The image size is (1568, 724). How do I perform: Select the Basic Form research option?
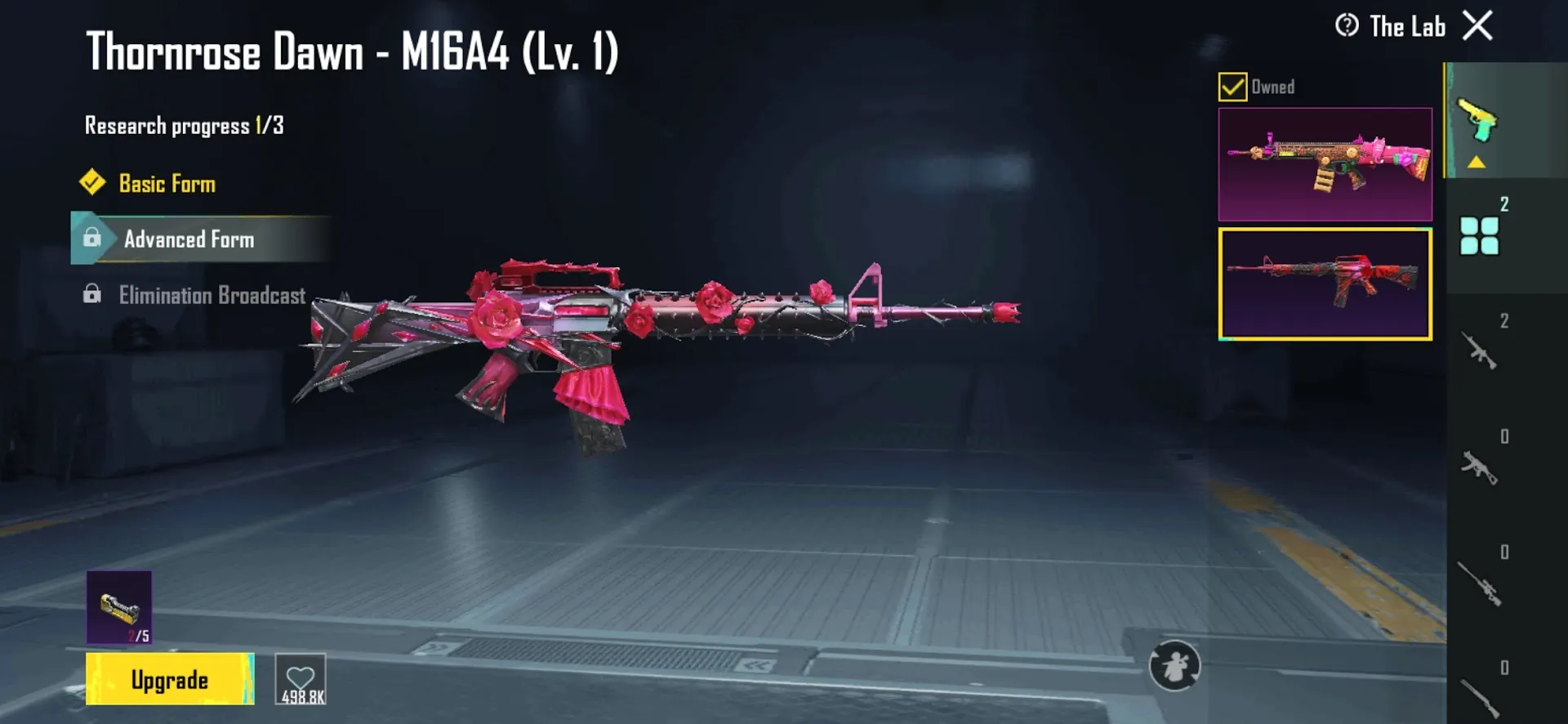[x=167, y=183]
